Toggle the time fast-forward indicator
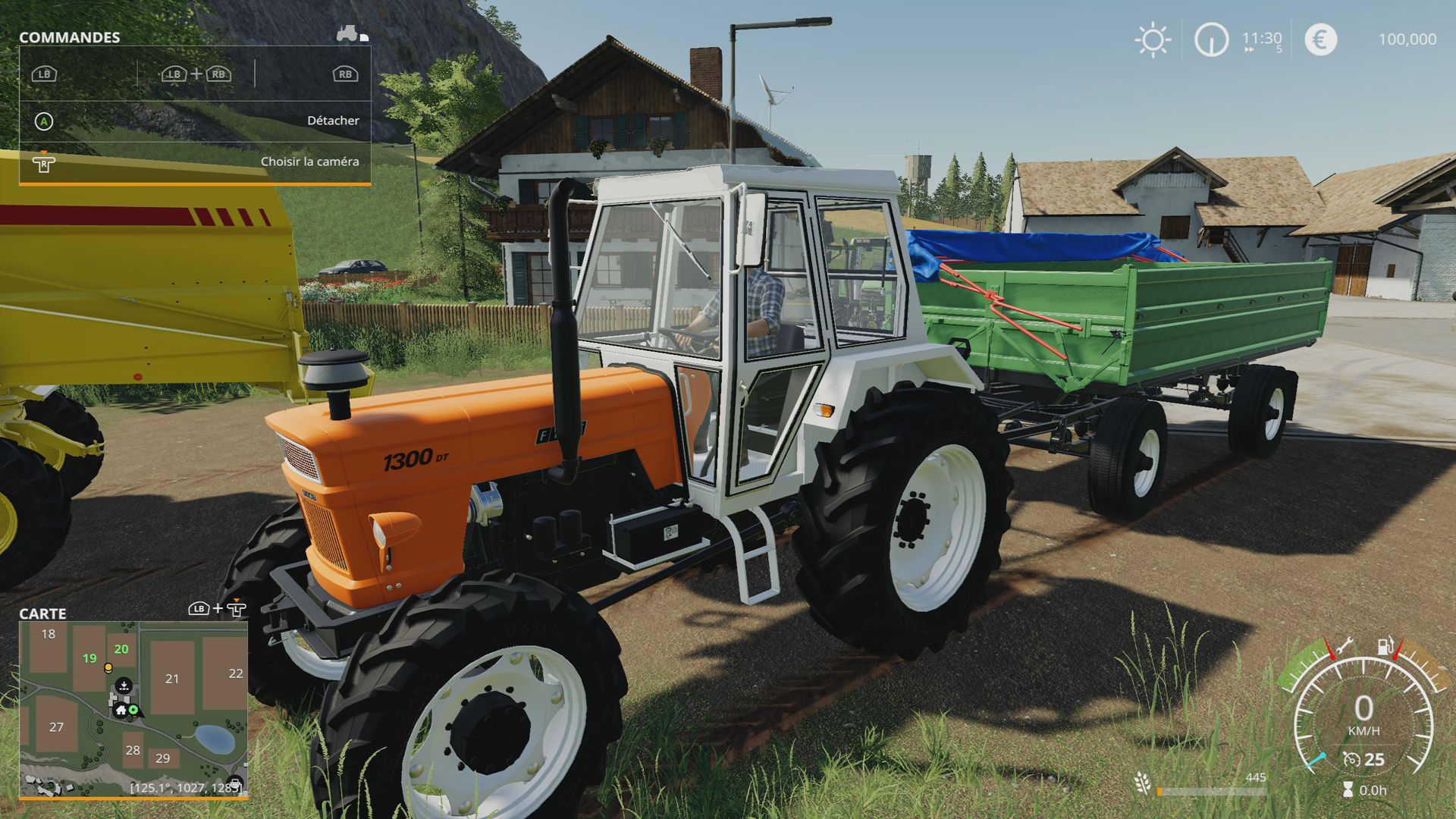Image resolution: width=1456 pixels, height=819 pixels. [1250, 48]
